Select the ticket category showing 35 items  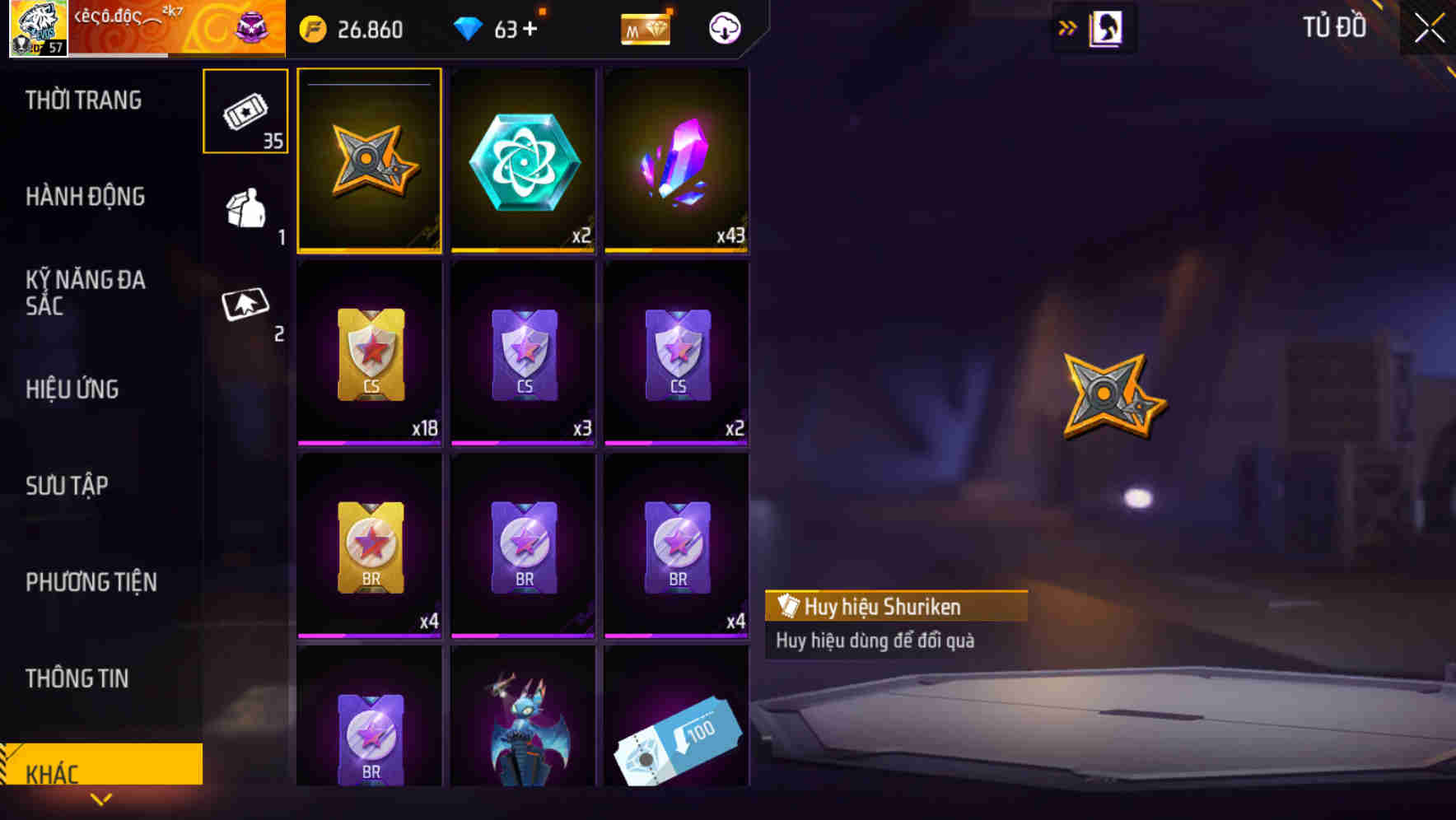click(245, 111)
